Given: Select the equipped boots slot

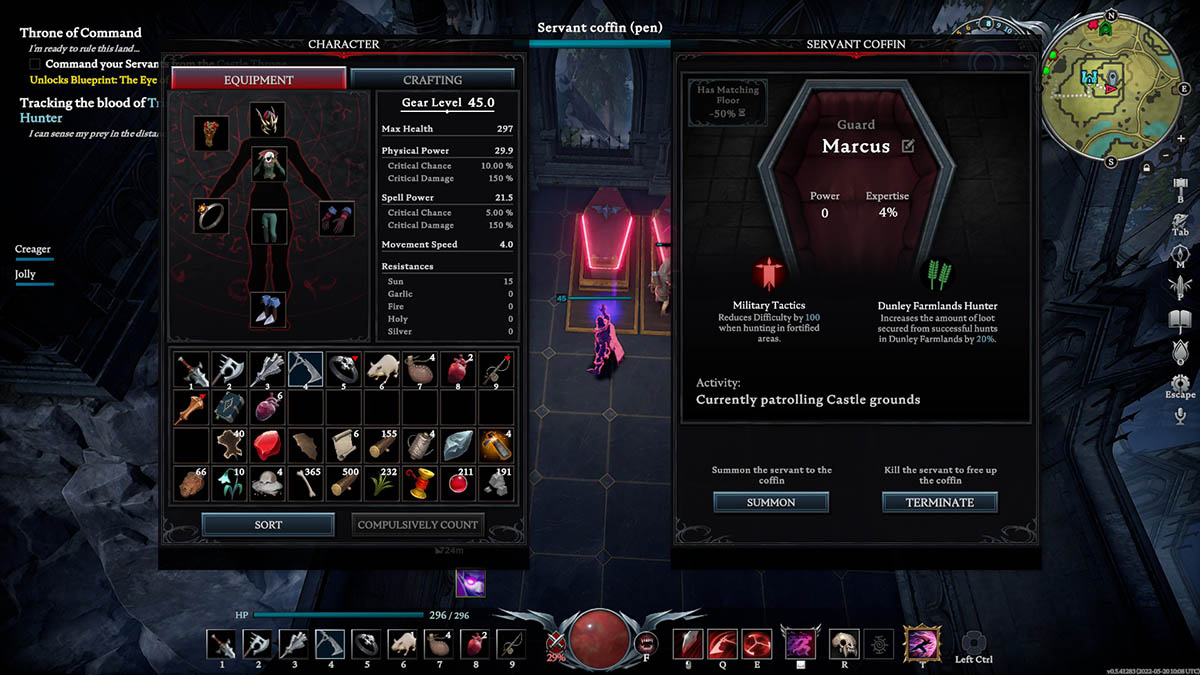Looking at the screenshot, I should click(267, 310).
